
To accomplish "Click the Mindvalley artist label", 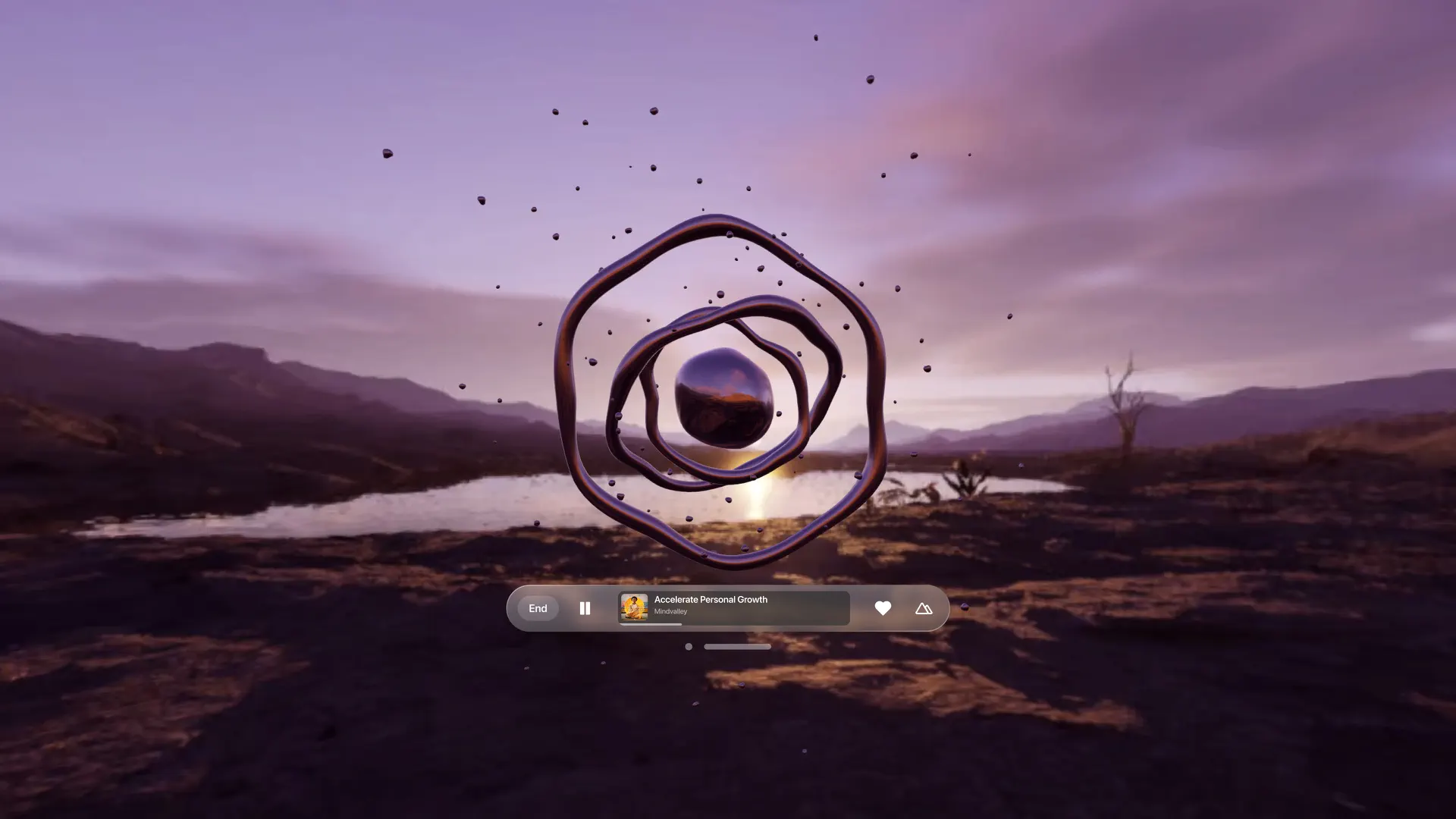I will (670, 611).
